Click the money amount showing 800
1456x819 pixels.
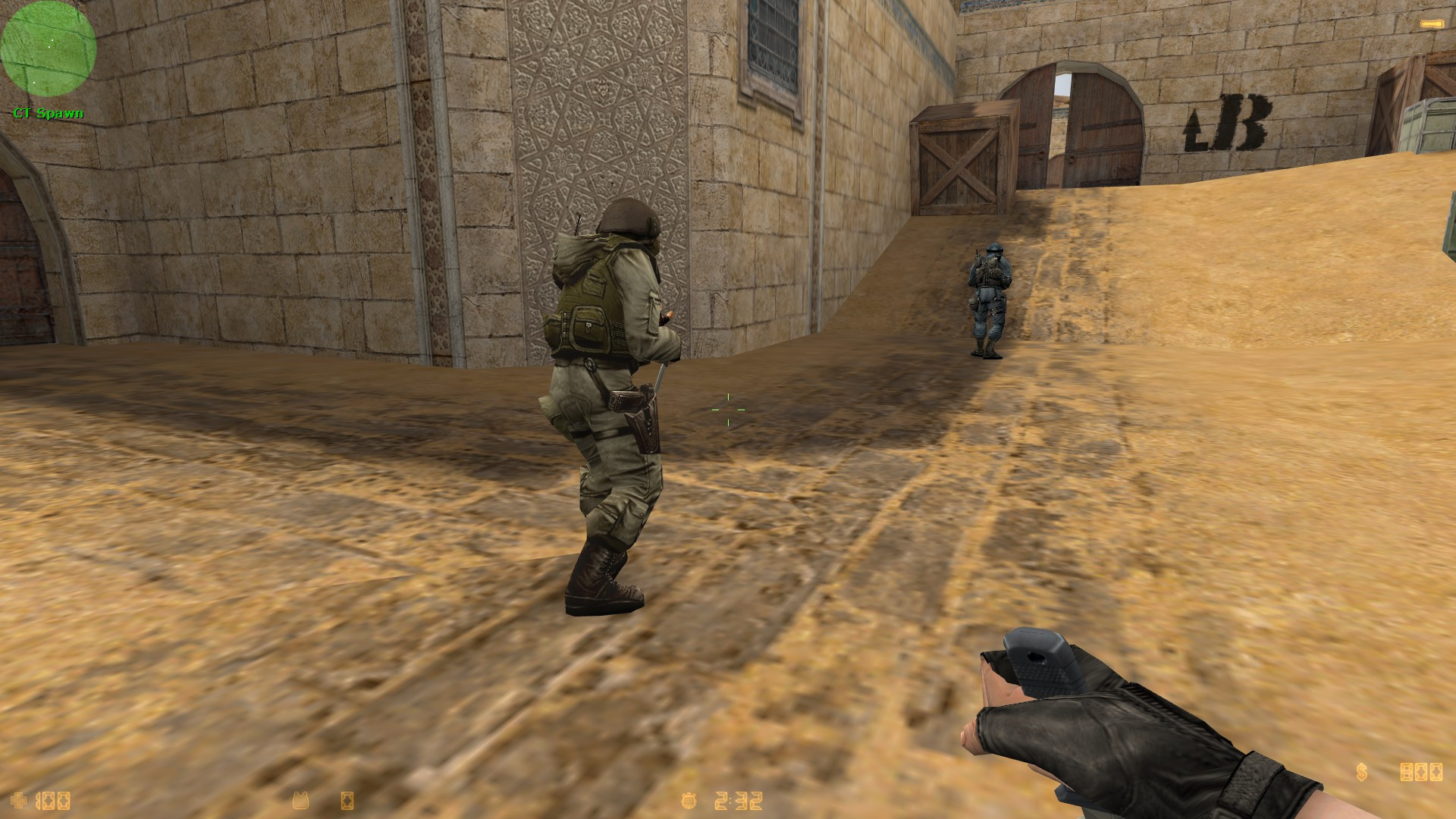point(1423,773)
